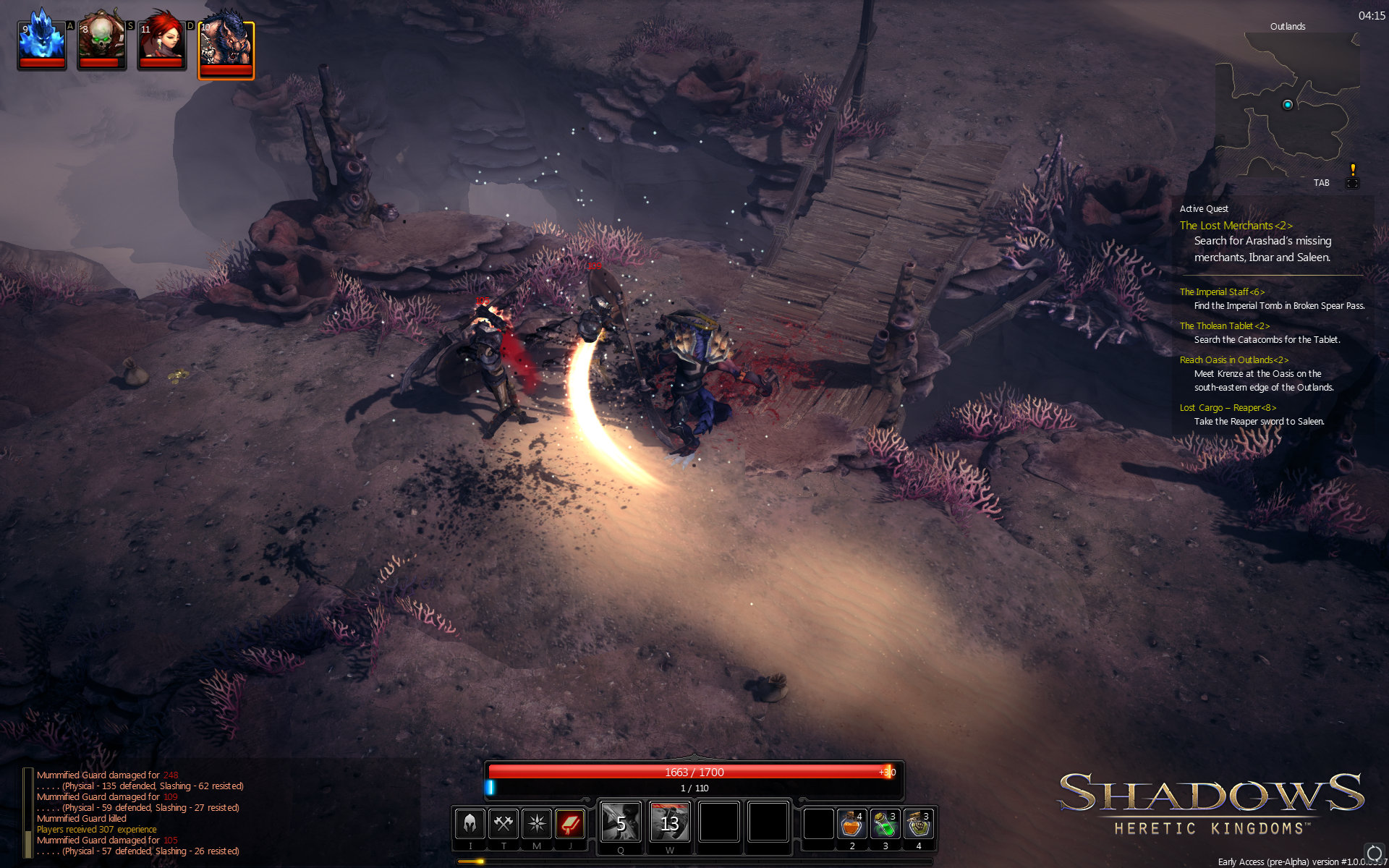Viewport: 1389px width, 868px height.
Task: Switch to the green-eyed skull character
Action: click(x=102, y=45)
